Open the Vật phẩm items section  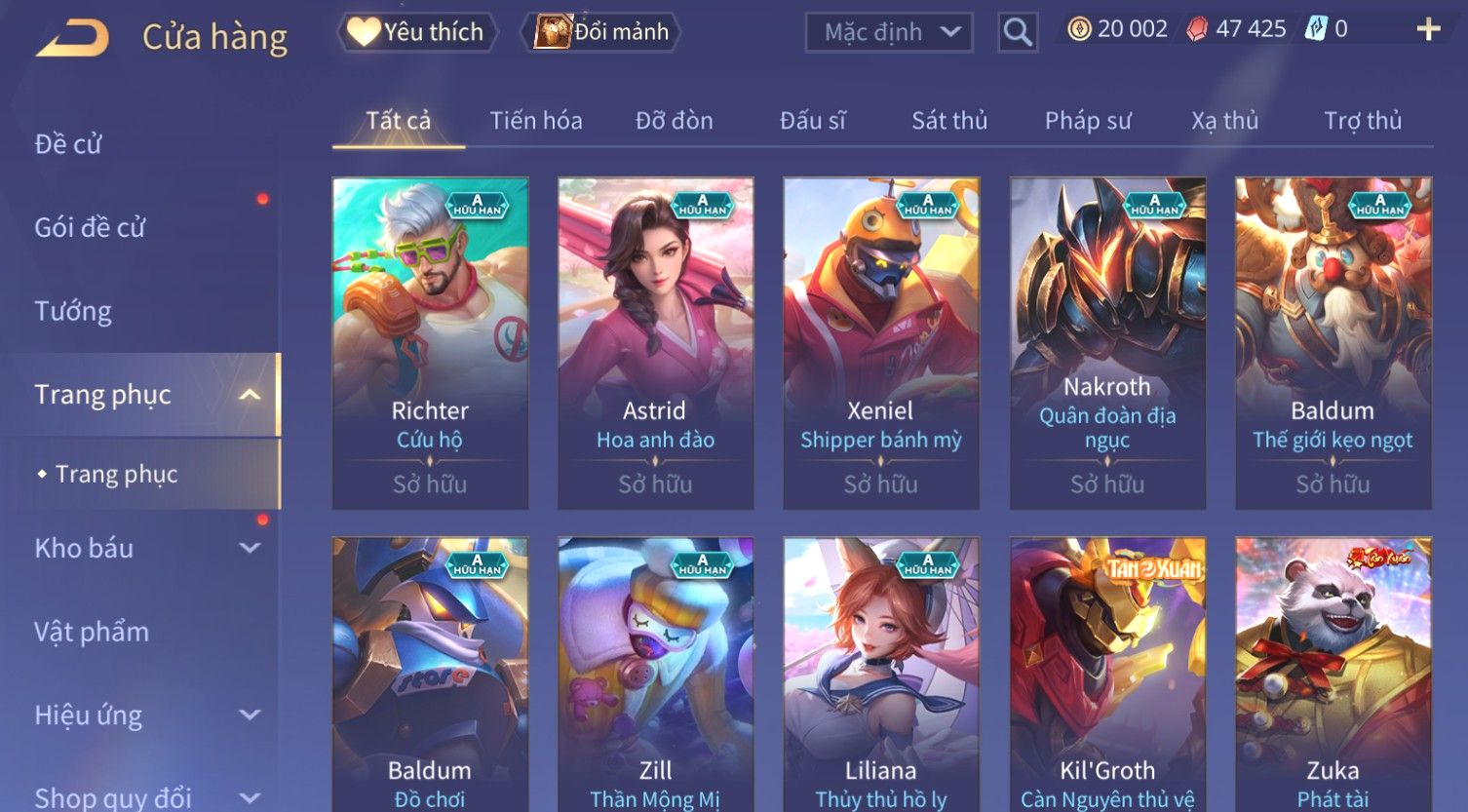click(x=92, y=632)
